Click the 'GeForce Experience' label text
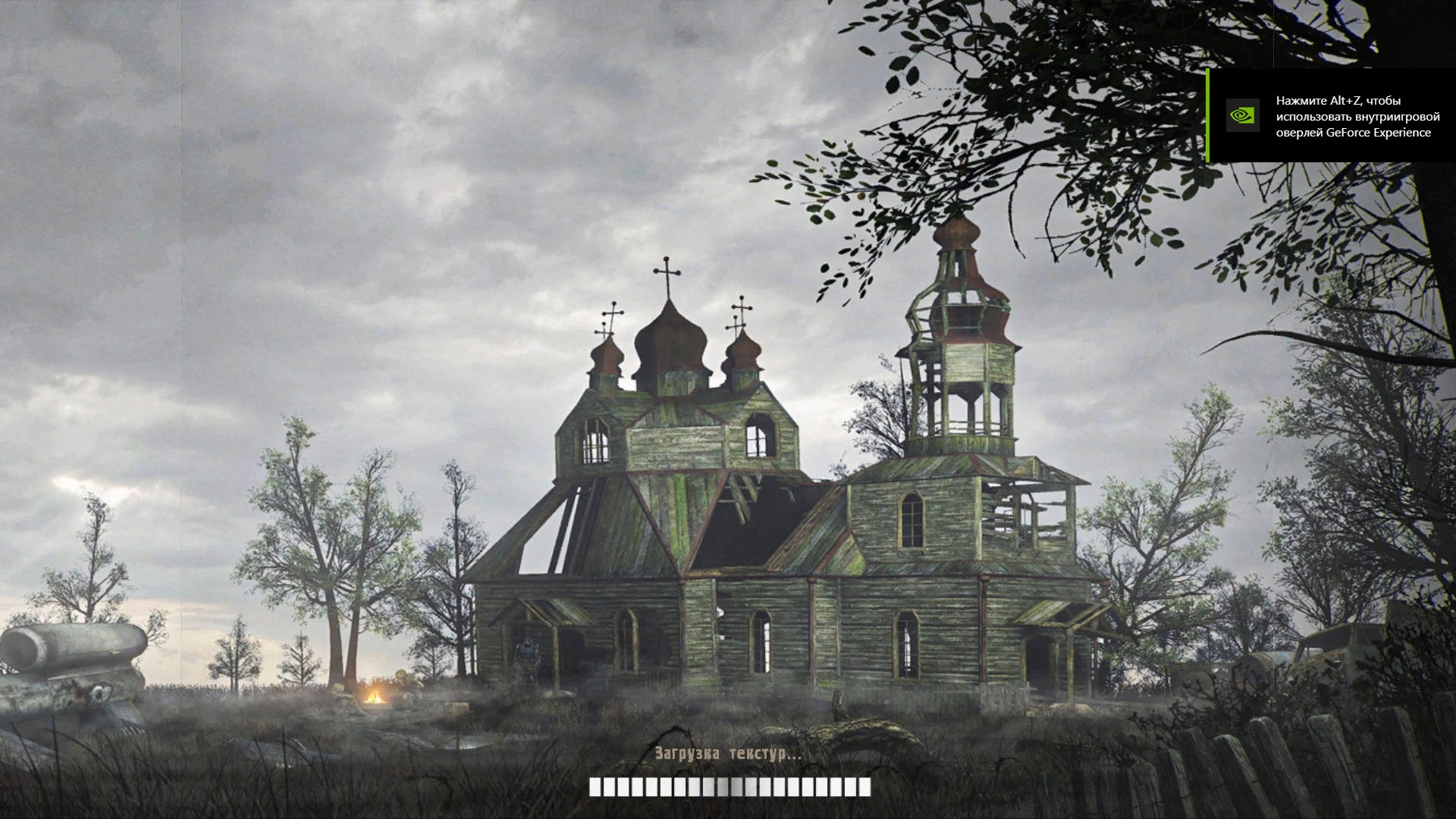Viewport: 1456px width, 819px height. (x=1379, y=133)
